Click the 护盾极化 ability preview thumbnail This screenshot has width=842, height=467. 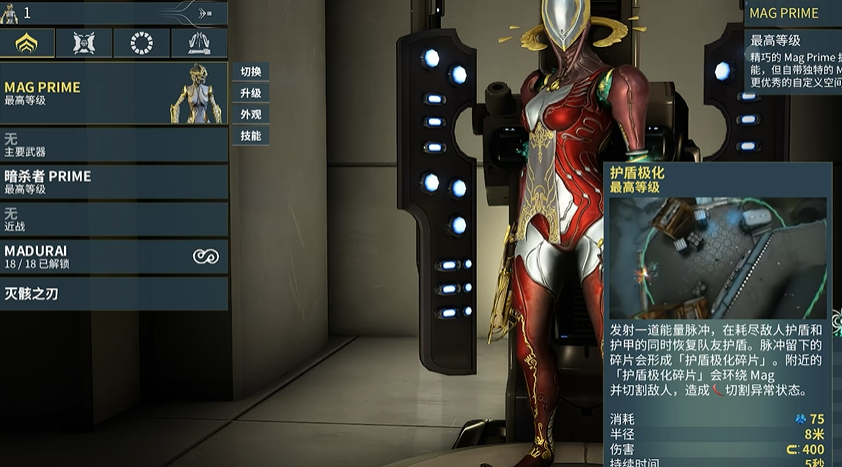coord(718,256)
